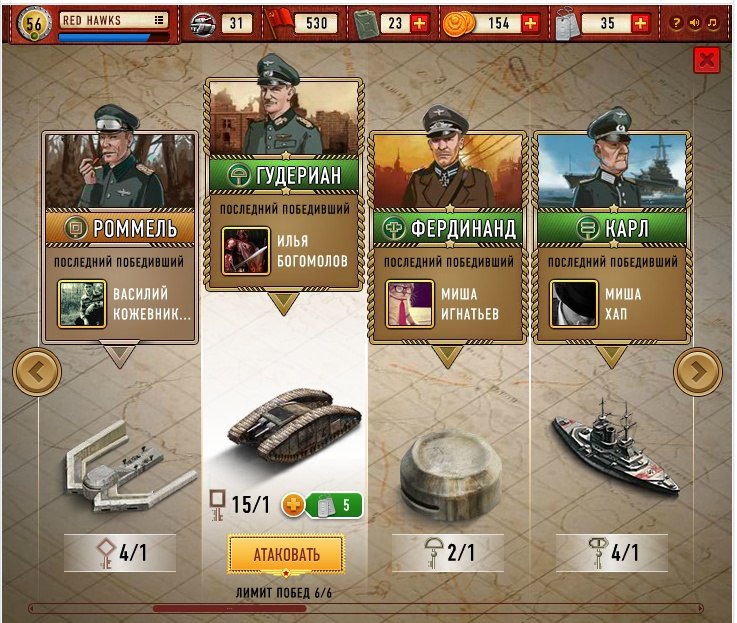Choose the Фердинанд general card
The image size is (737, 623).
pos(447,228)
